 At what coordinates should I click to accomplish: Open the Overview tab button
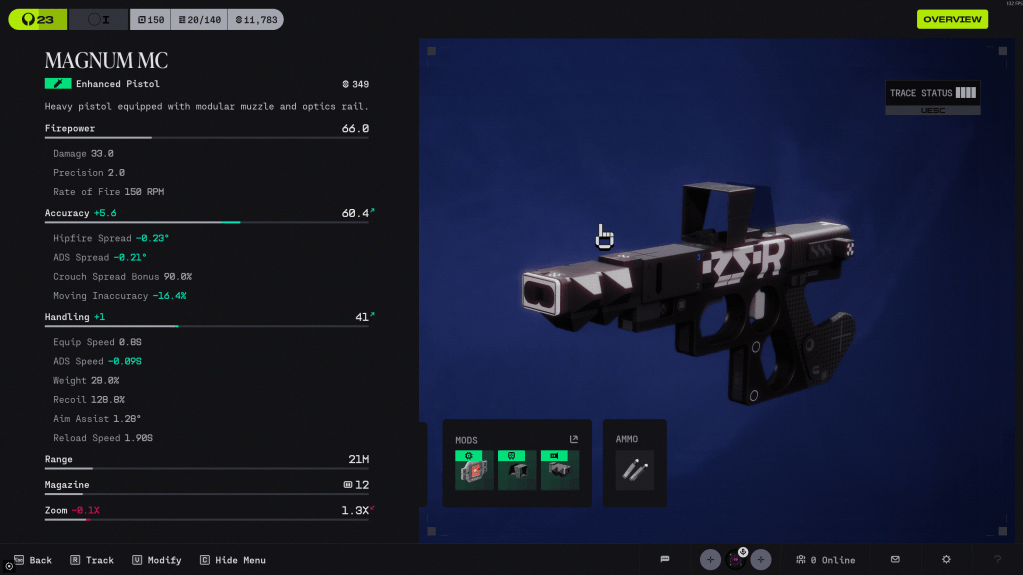[952, 19]
